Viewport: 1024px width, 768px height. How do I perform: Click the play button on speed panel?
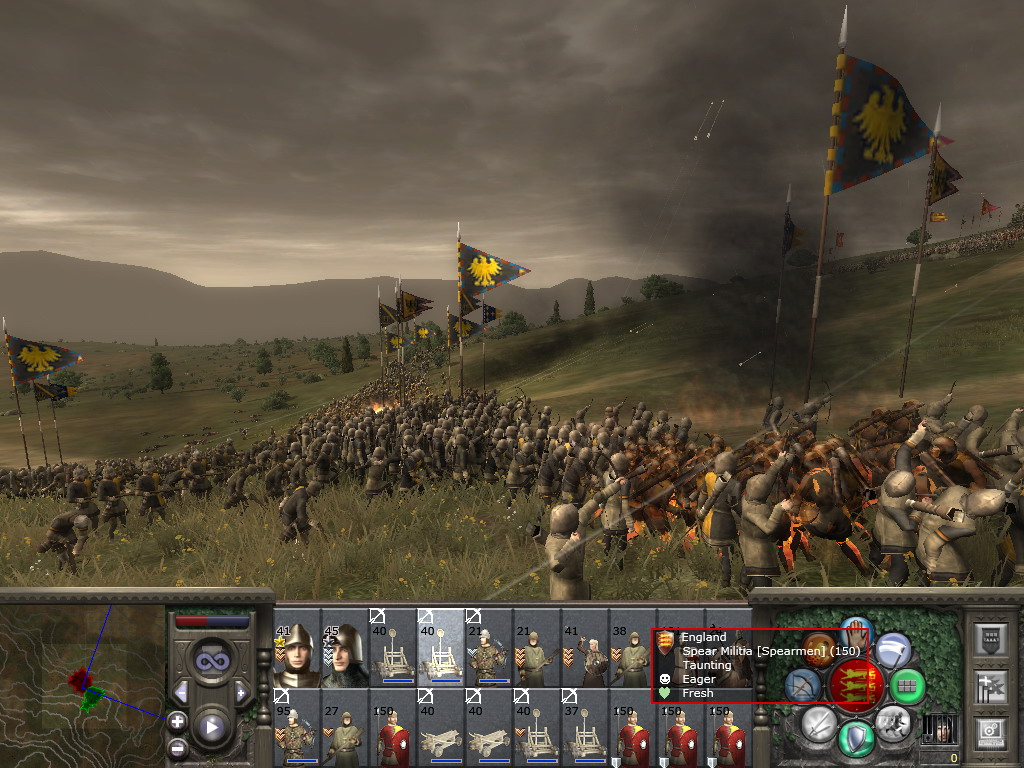click(211, 727)
